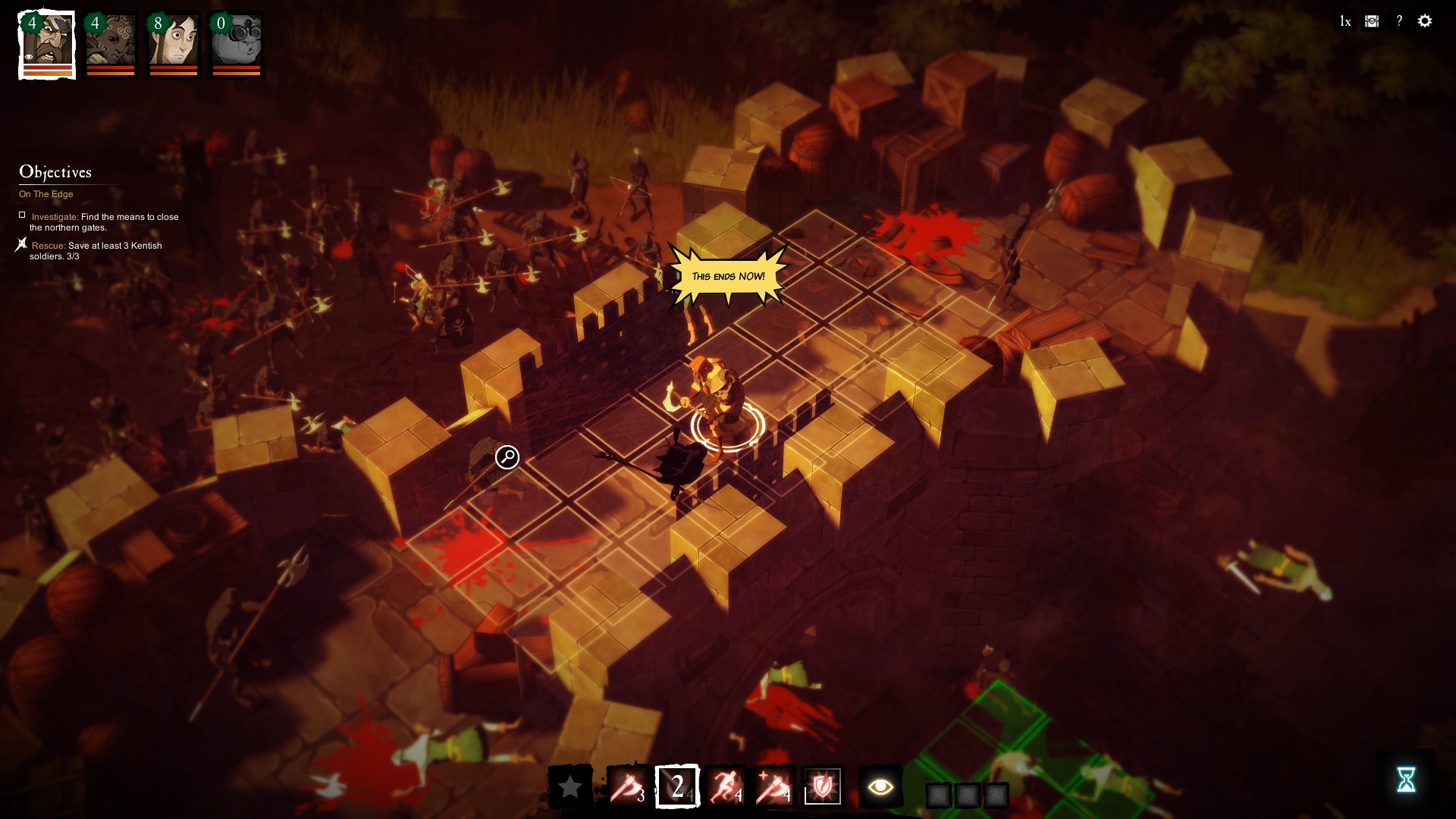Open the treasure chest inventory icon

coord(1370,21)
